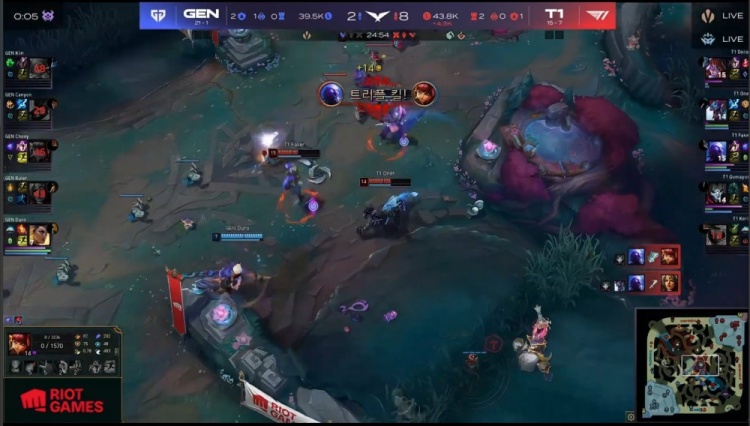The width and height of the screenshot is (750, 426).
Task: Click the Riot Games logo
Action: click(61, 400)
